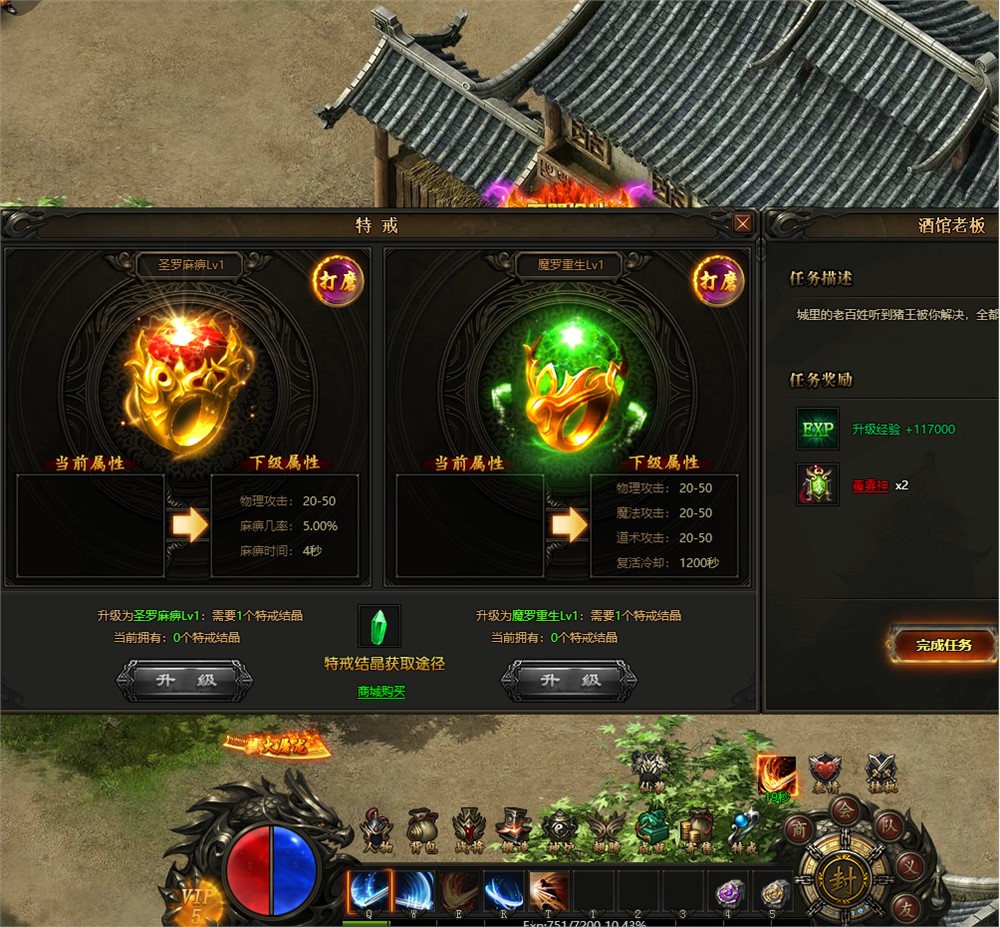Close the 特戒 ring window

point(742,224)
